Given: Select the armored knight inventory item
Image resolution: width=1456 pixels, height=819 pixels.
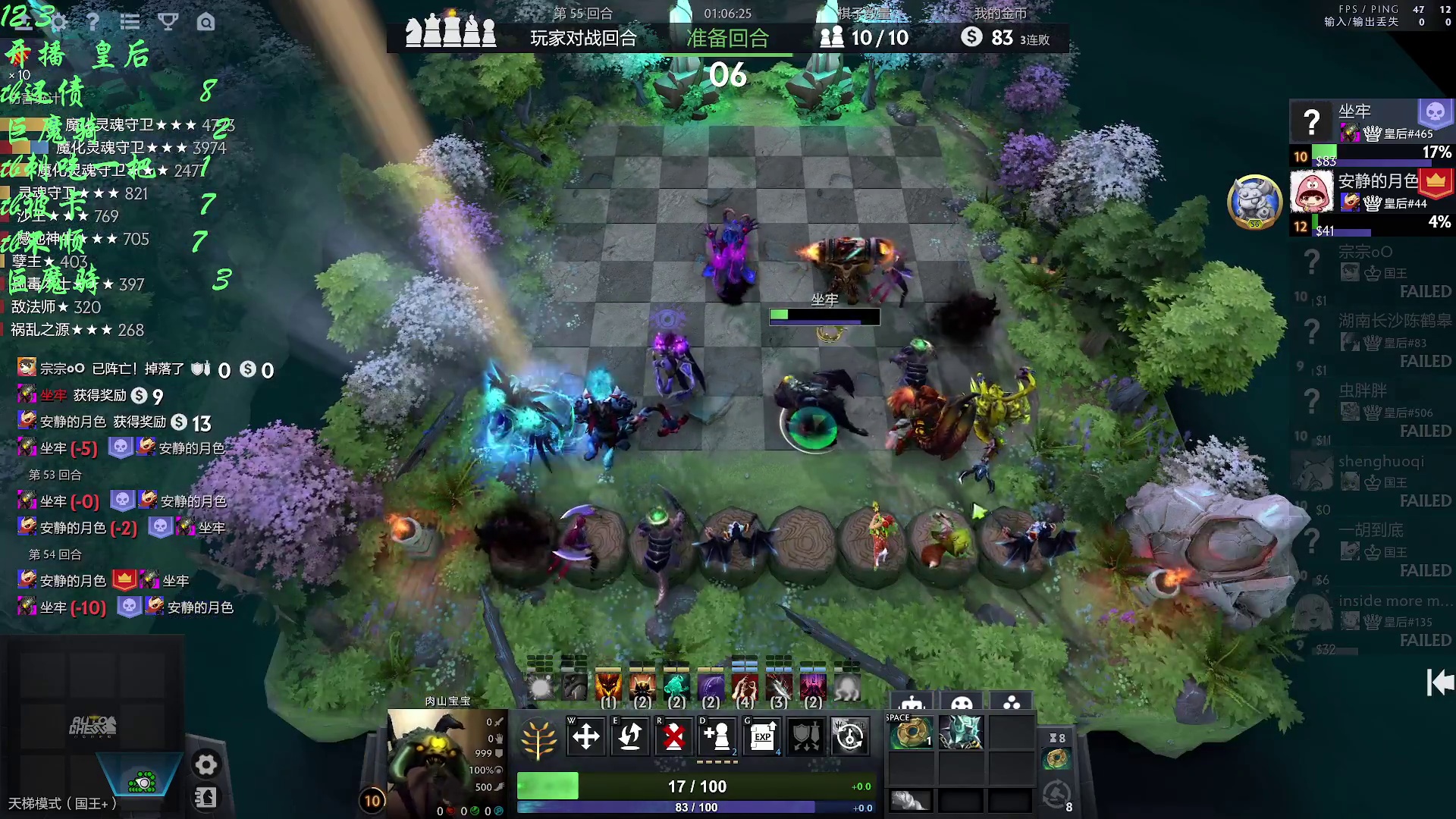Looking at the screenshot, I should (961, 733).
